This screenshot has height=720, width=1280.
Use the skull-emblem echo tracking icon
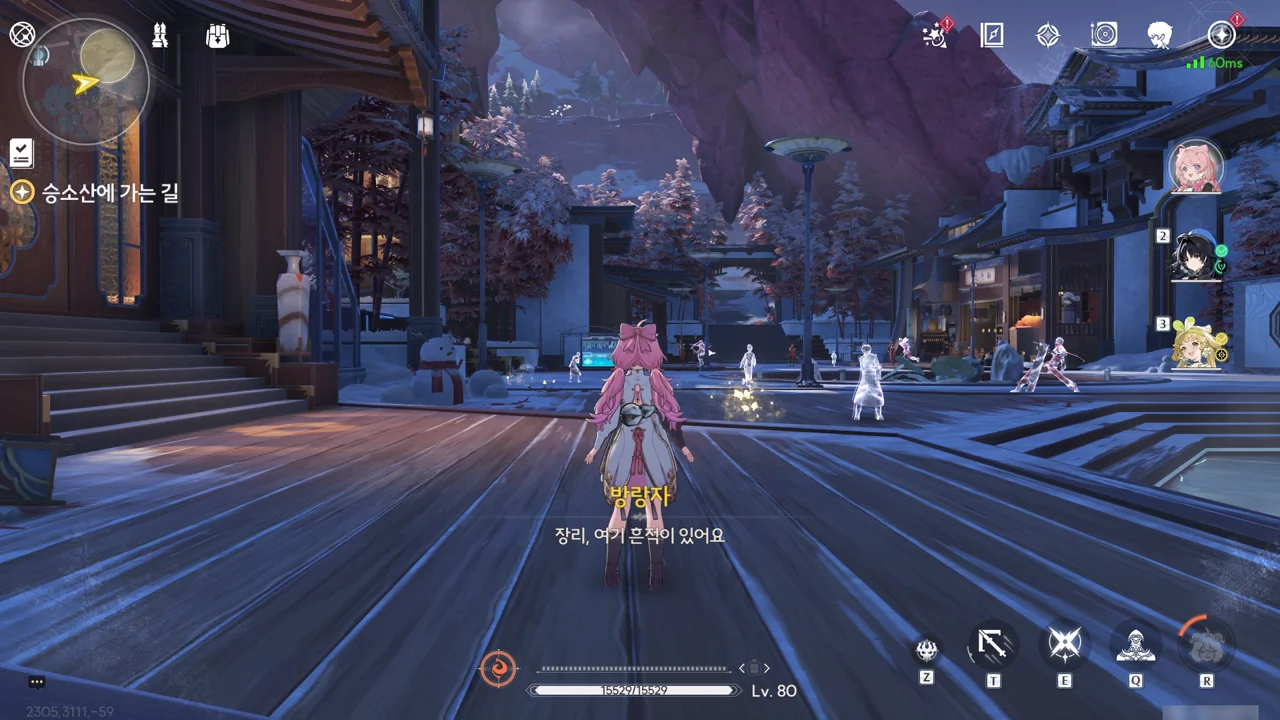[x=927, y=651]
